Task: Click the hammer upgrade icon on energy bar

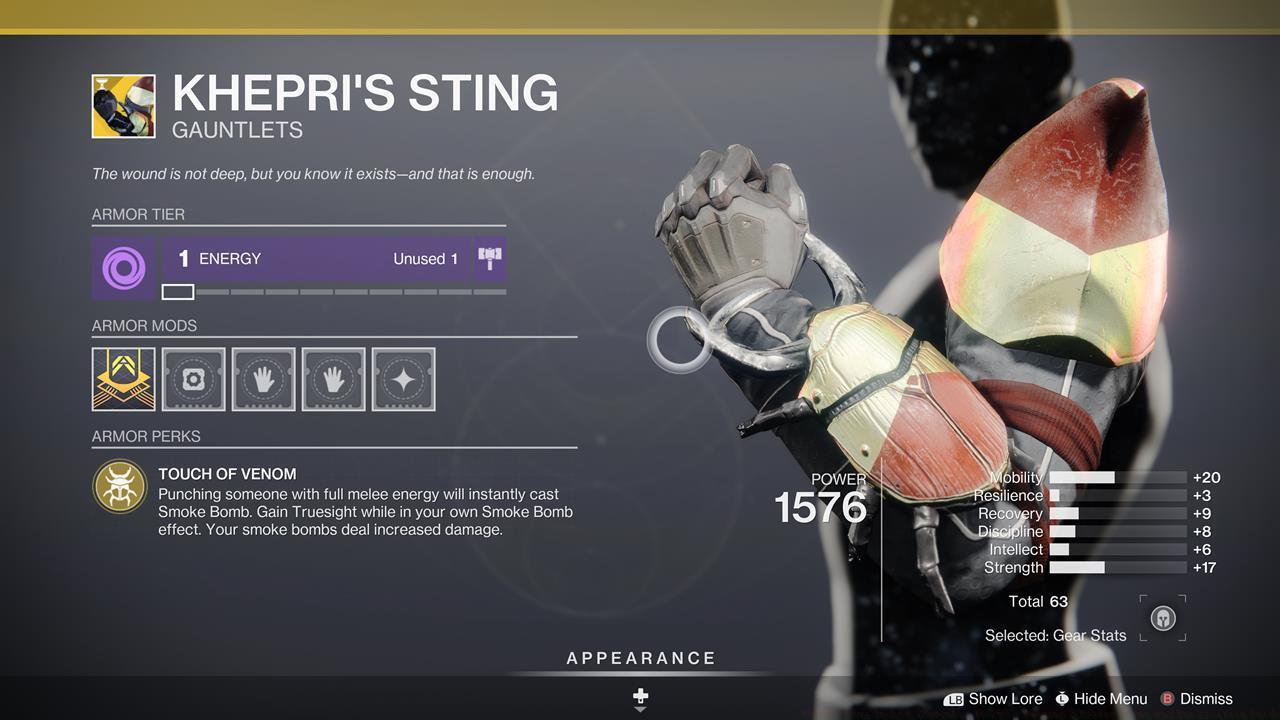Action: [x=489, y=258]
